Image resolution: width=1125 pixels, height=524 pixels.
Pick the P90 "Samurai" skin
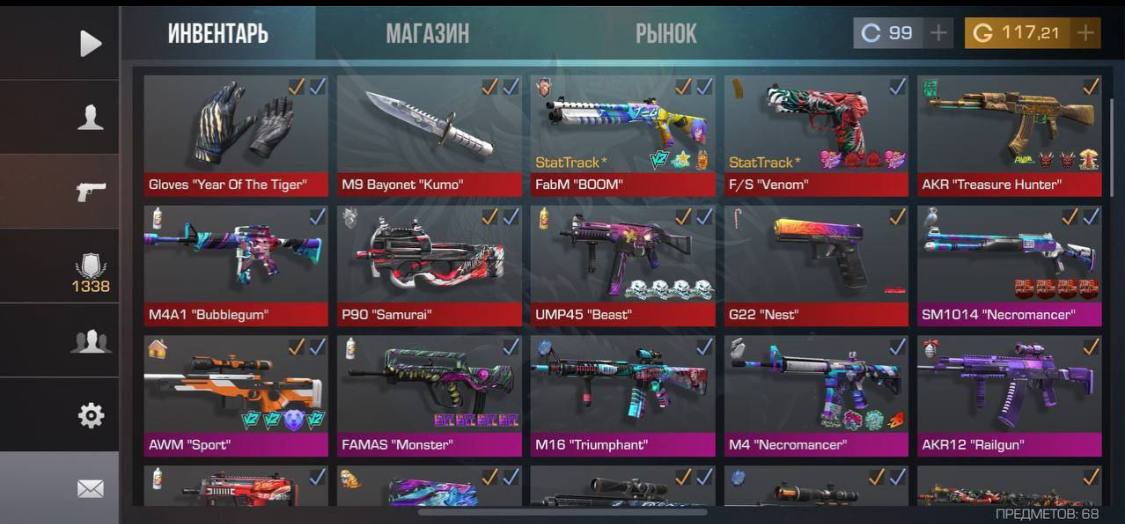pyautogui.click(x=429, y=264)
